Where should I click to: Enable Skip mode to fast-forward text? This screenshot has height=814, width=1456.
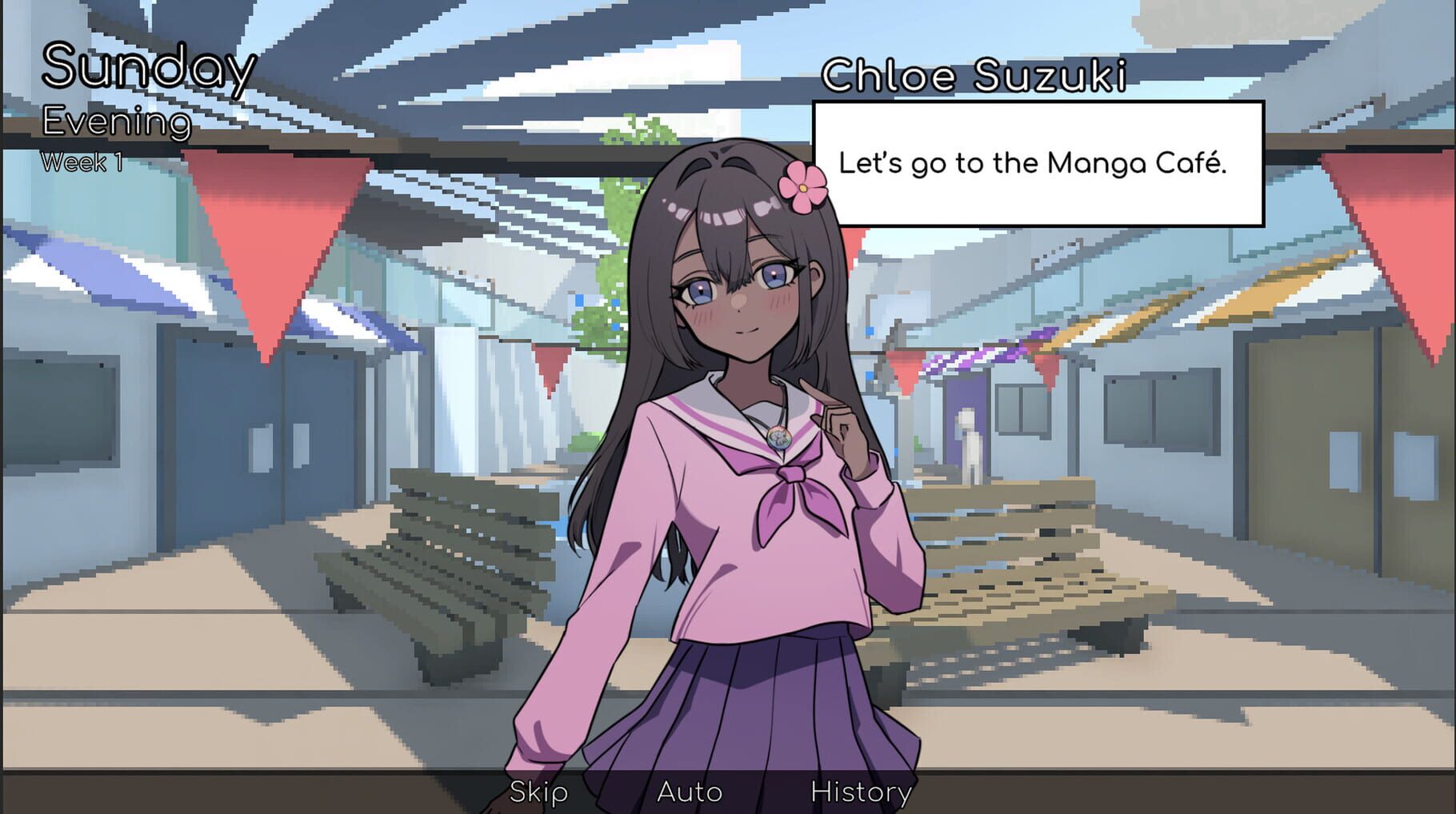tap(536, 792)
